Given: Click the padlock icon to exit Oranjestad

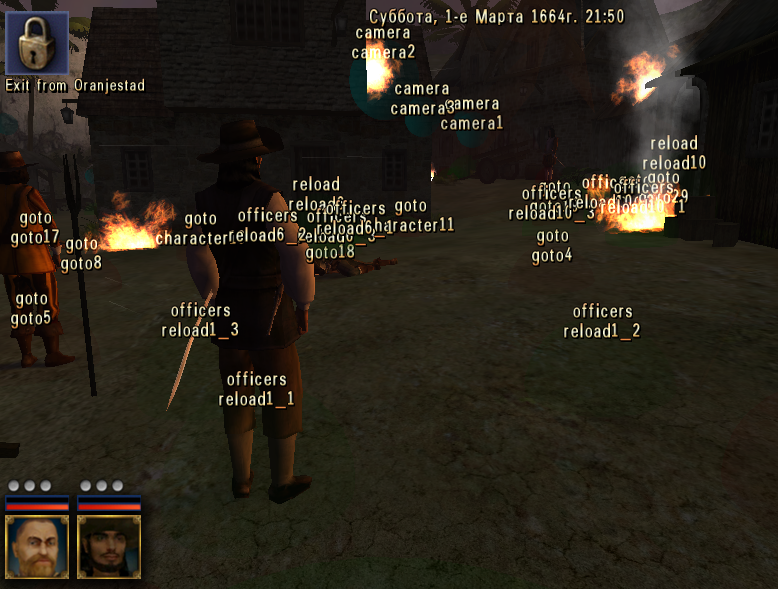Looking at the screenshot, I should pos(37,43).
